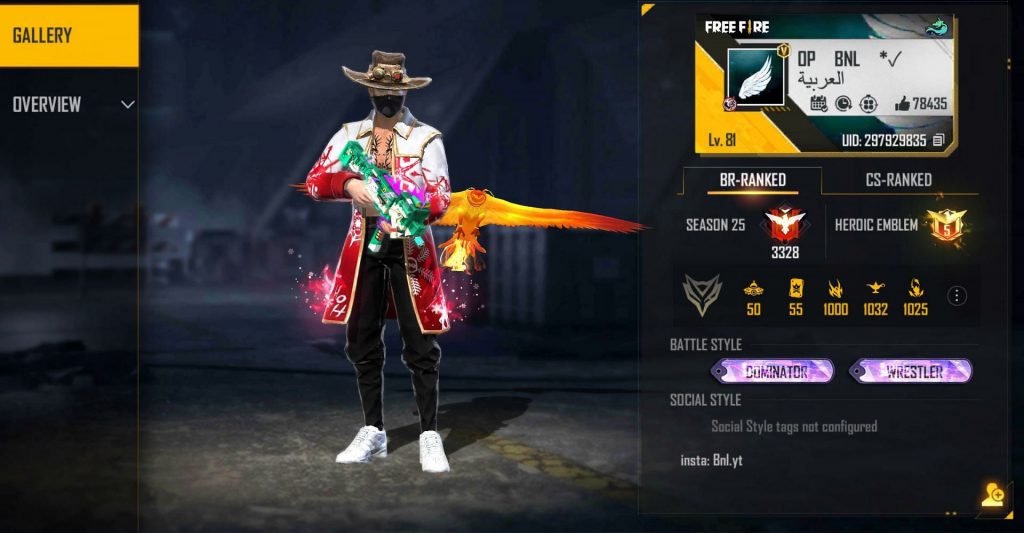Like the profile using the thumbs-up icon
Image resolution: width=1024 pixels, height=533 pixels.
click(x=902, y=103)
